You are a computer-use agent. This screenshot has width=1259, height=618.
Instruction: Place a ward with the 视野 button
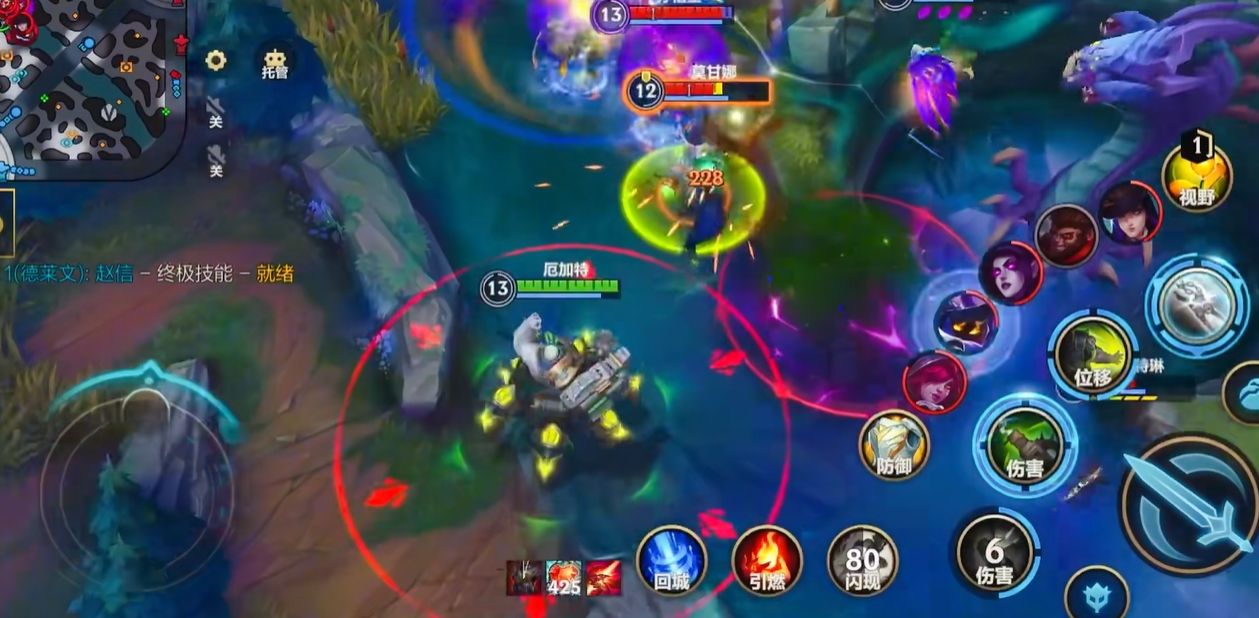[x=1196, y=178]
